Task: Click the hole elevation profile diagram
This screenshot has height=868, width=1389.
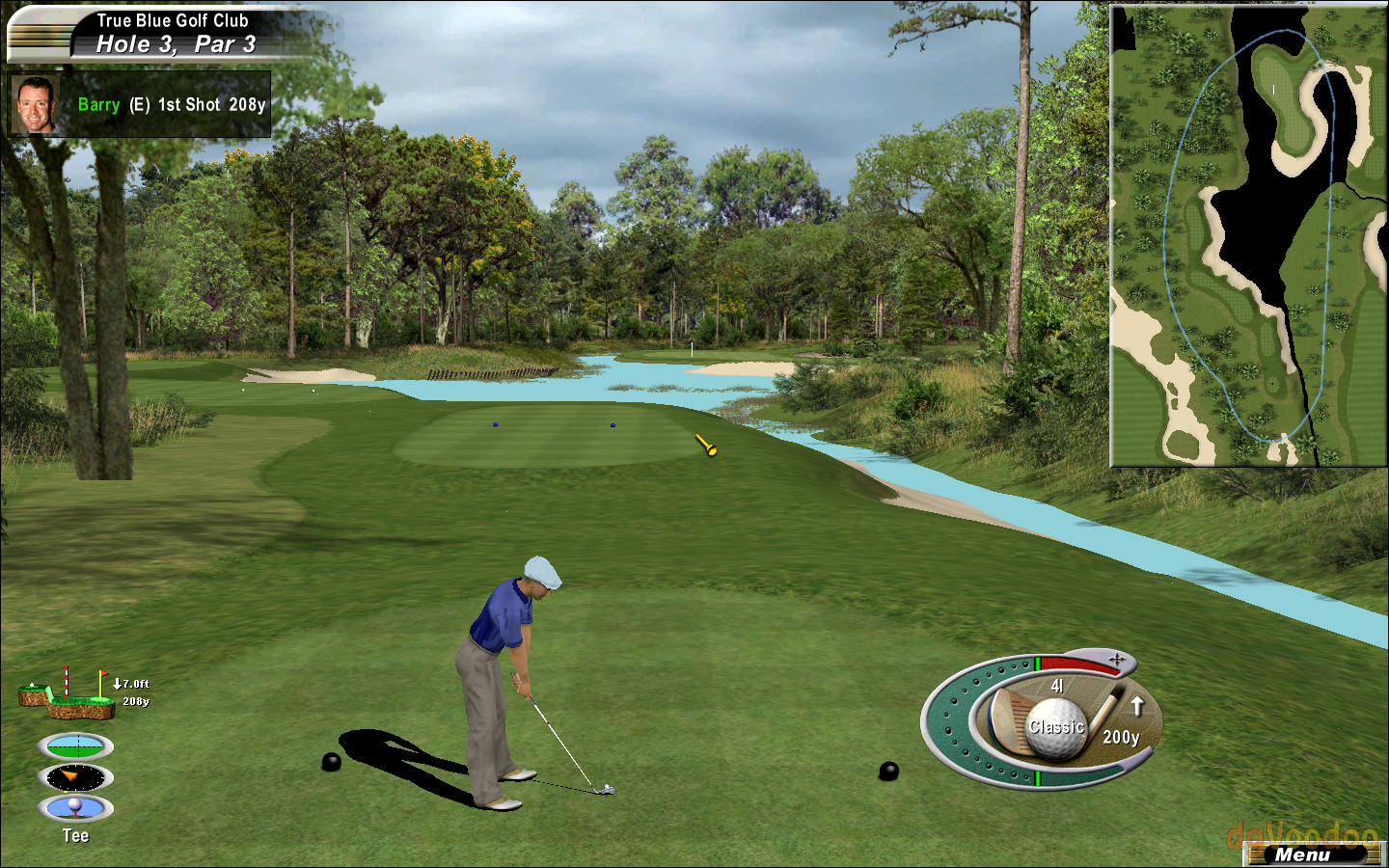Action: (68, 694)
